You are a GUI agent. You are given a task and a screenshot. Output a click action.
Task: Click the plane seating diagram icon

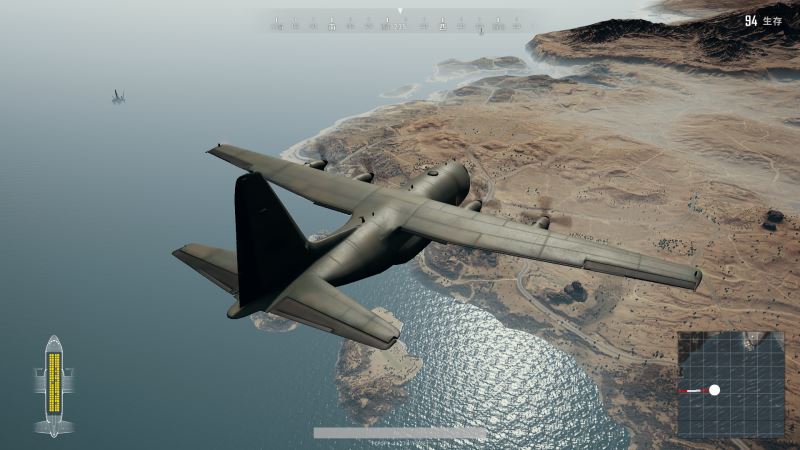[54, 385]
